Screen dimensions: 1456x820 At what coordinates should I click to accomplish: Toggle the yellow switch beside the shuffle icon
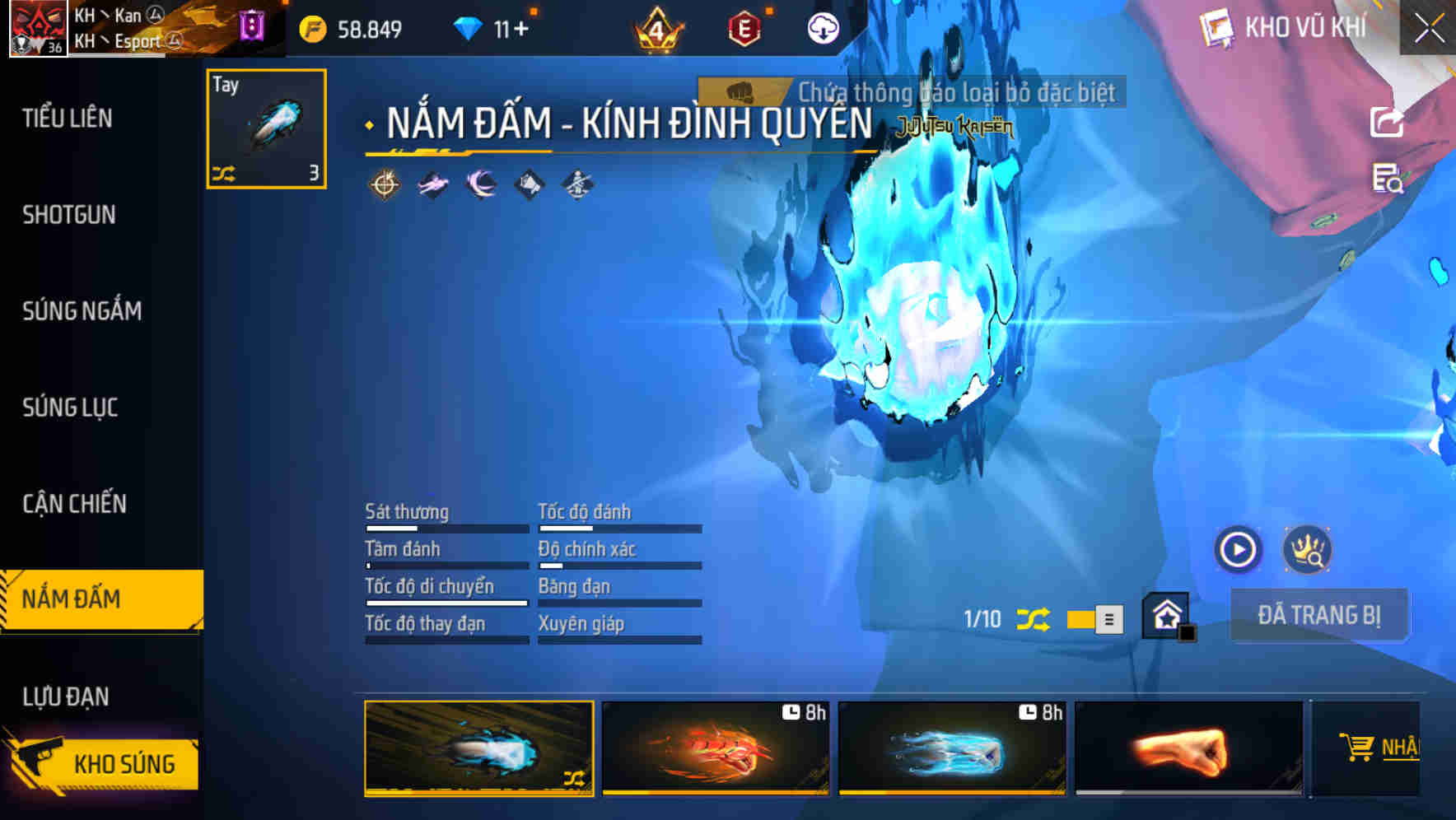(1093, 619)
